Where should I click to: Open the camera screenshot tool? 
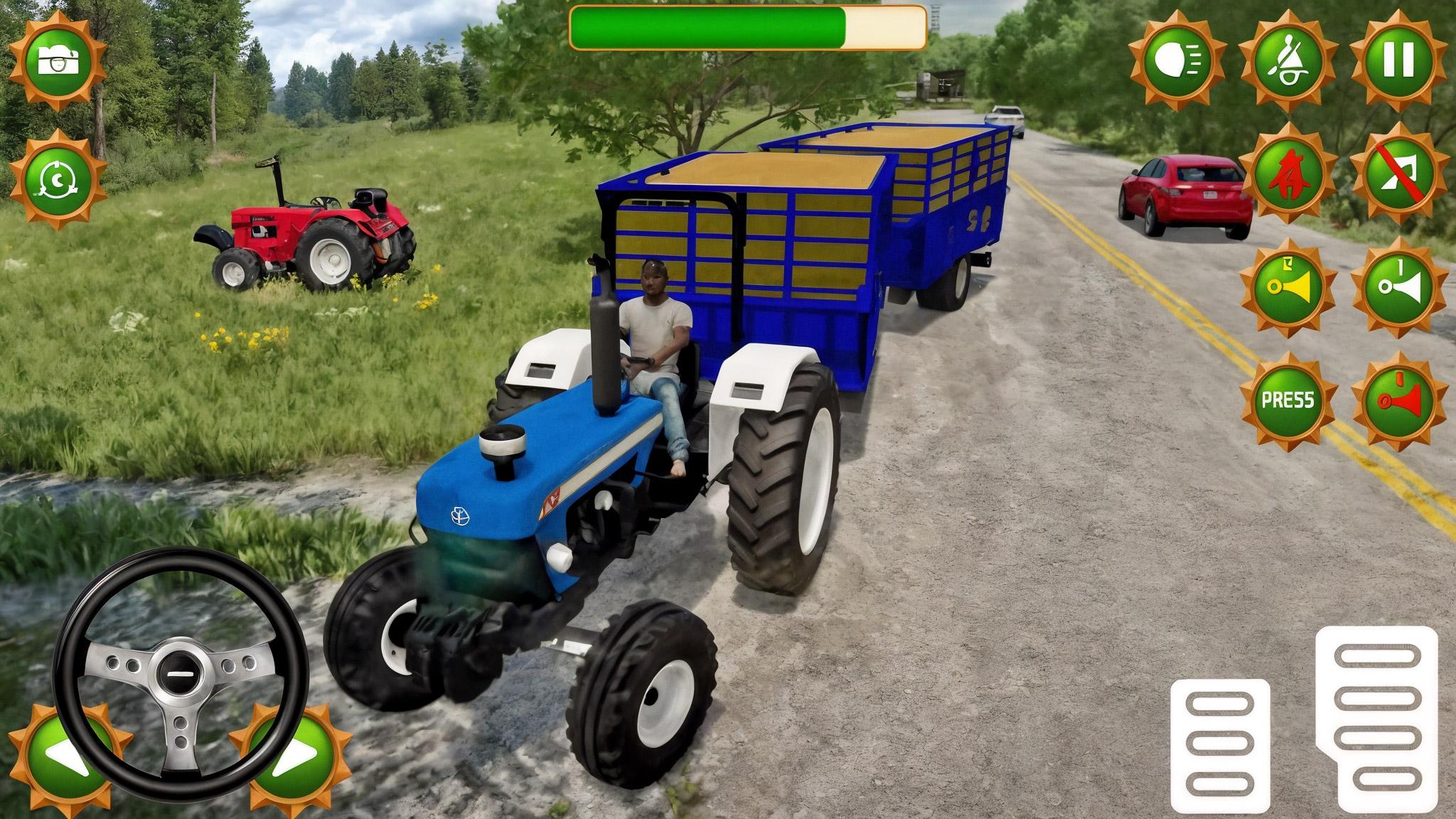point(60,60)
